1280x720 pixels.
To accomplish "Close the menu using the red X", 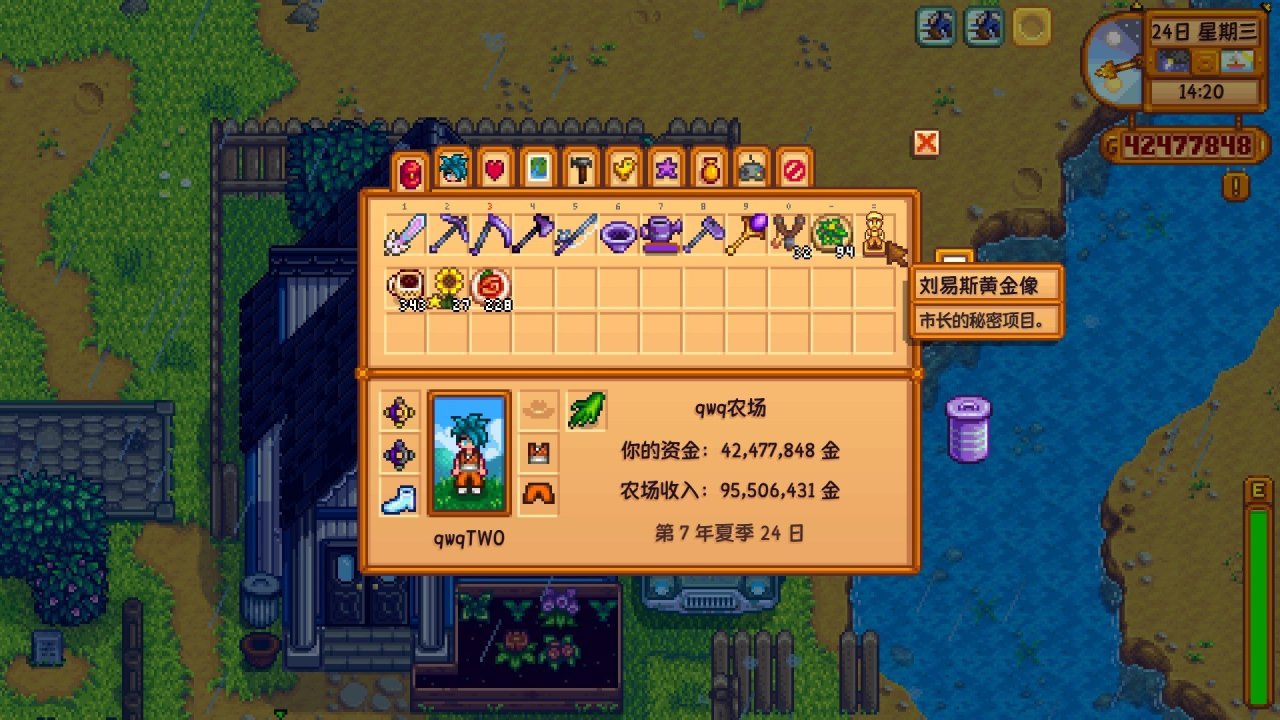I will click(924, 143).
